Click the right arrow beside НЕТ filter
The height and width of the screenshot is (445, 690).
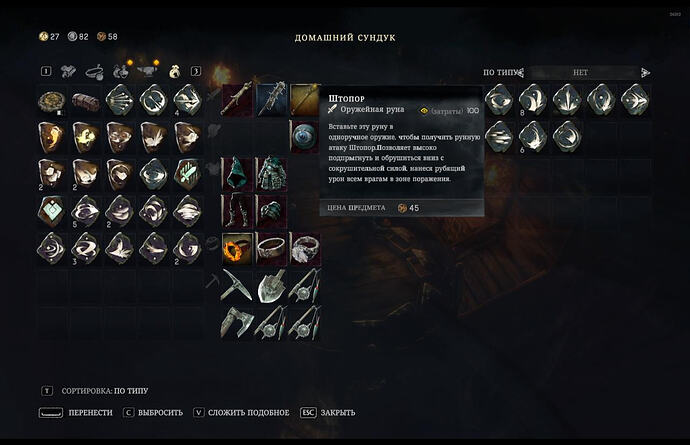click(x=645, y=73)
